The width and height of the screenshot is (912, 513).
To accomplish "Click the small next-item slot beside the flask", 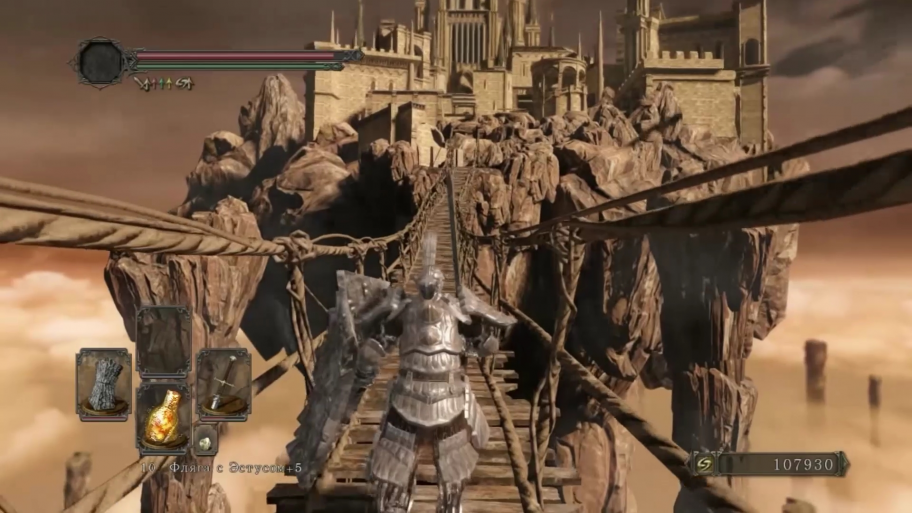I will point(205,440).
